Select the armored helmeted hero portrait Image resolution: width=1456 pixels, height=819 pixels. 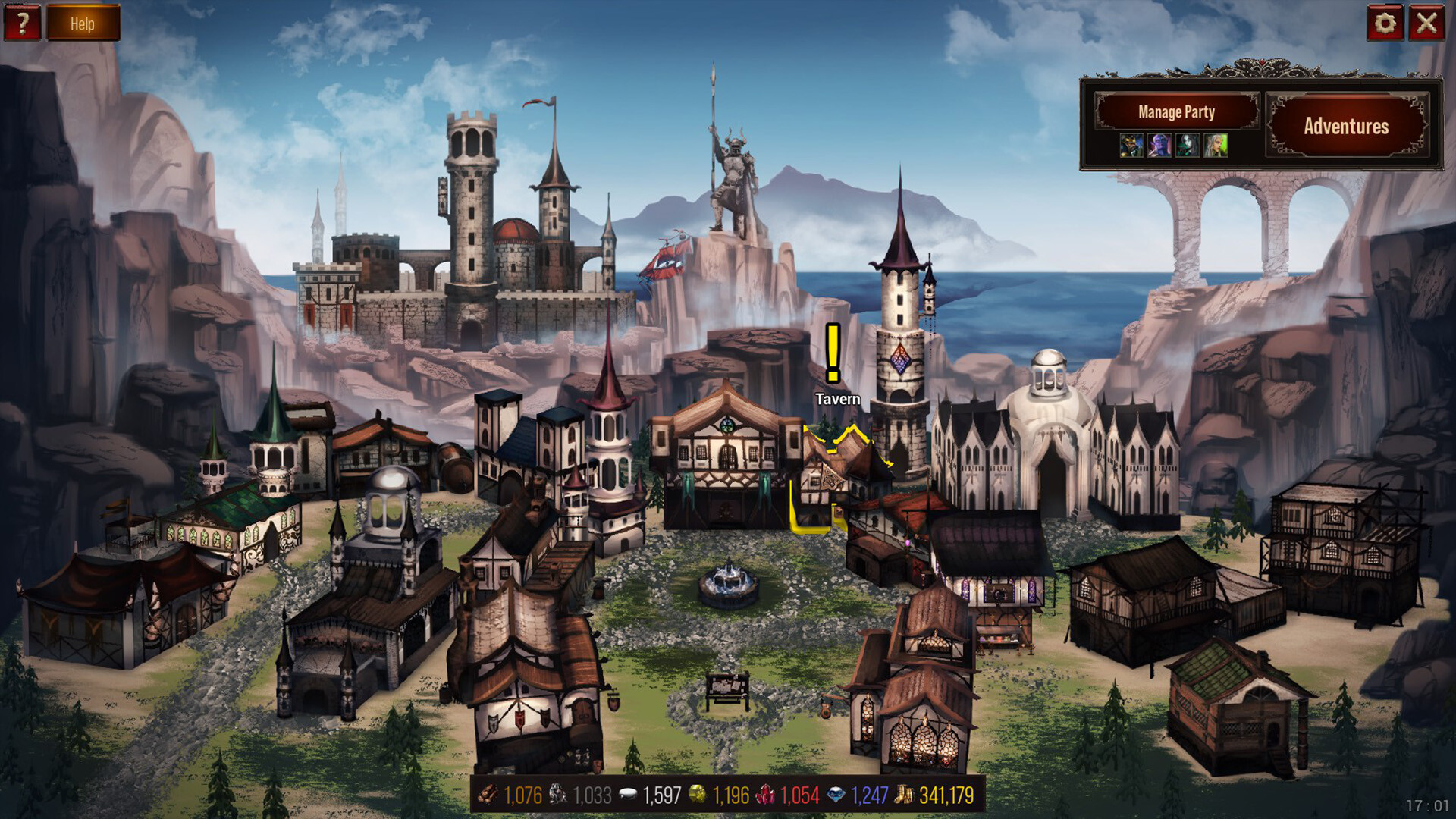click(1131, 145)
